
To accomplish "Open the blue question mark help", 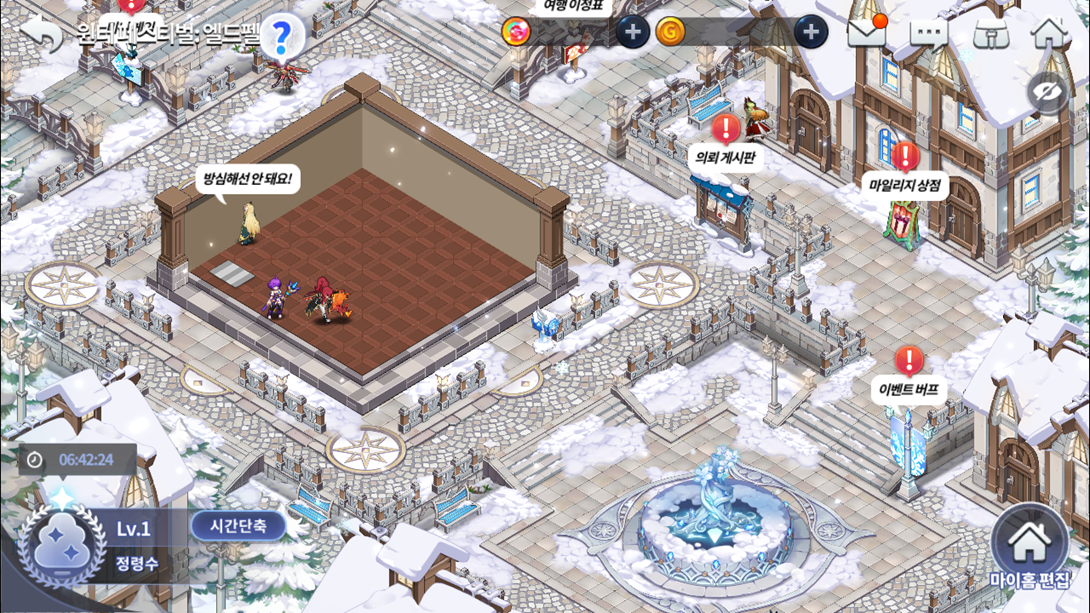I will pos(282,37).
